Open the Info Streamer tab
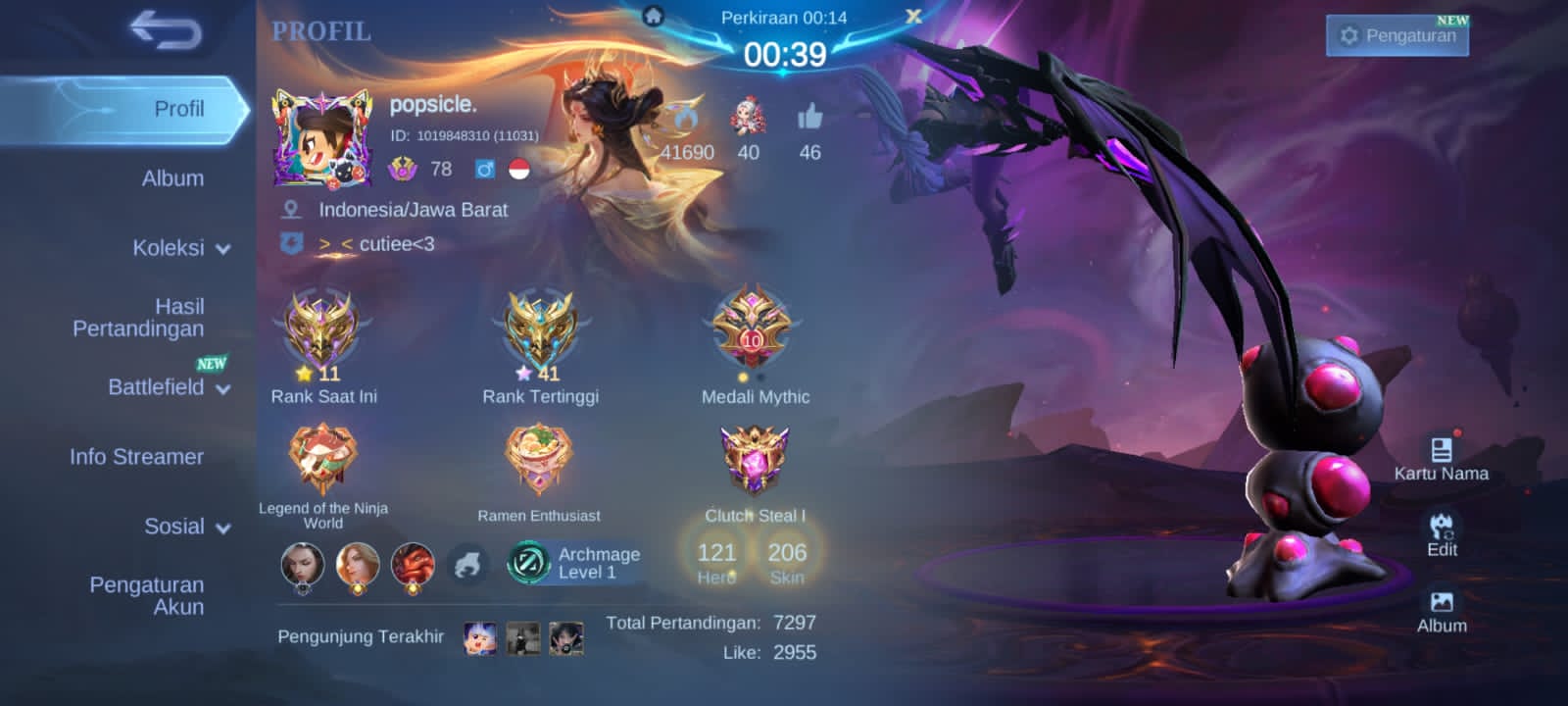 click(x=136, y=457)
